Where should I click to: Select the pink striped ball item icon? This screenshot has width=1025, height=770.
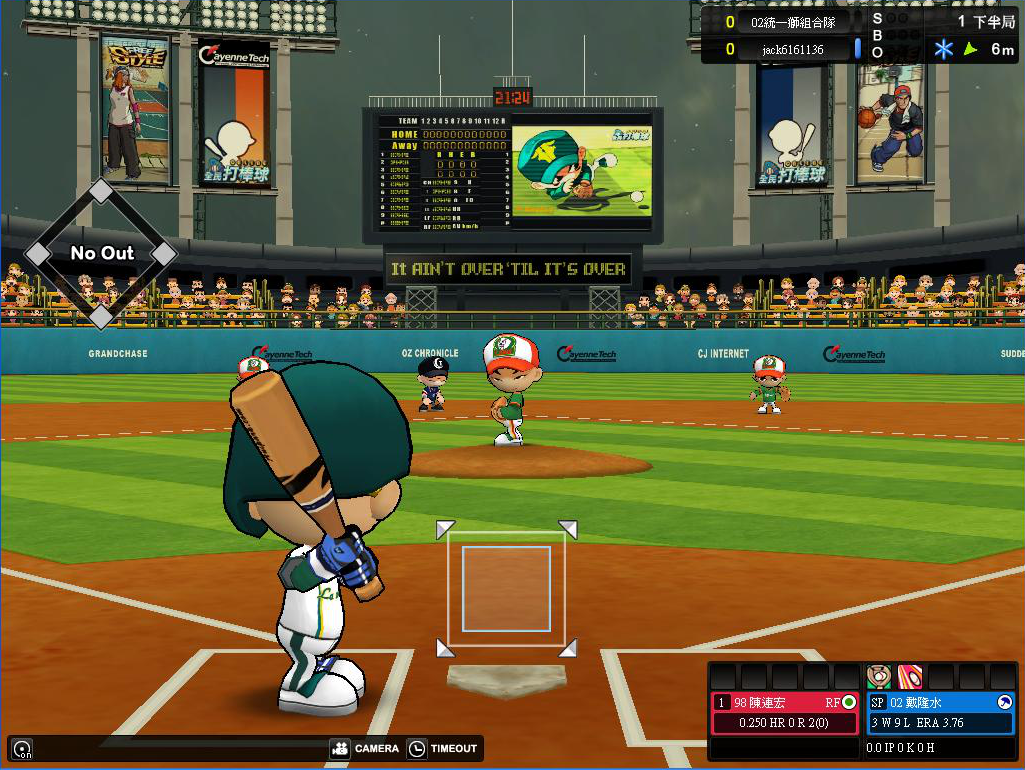click(x=910, y=676)
